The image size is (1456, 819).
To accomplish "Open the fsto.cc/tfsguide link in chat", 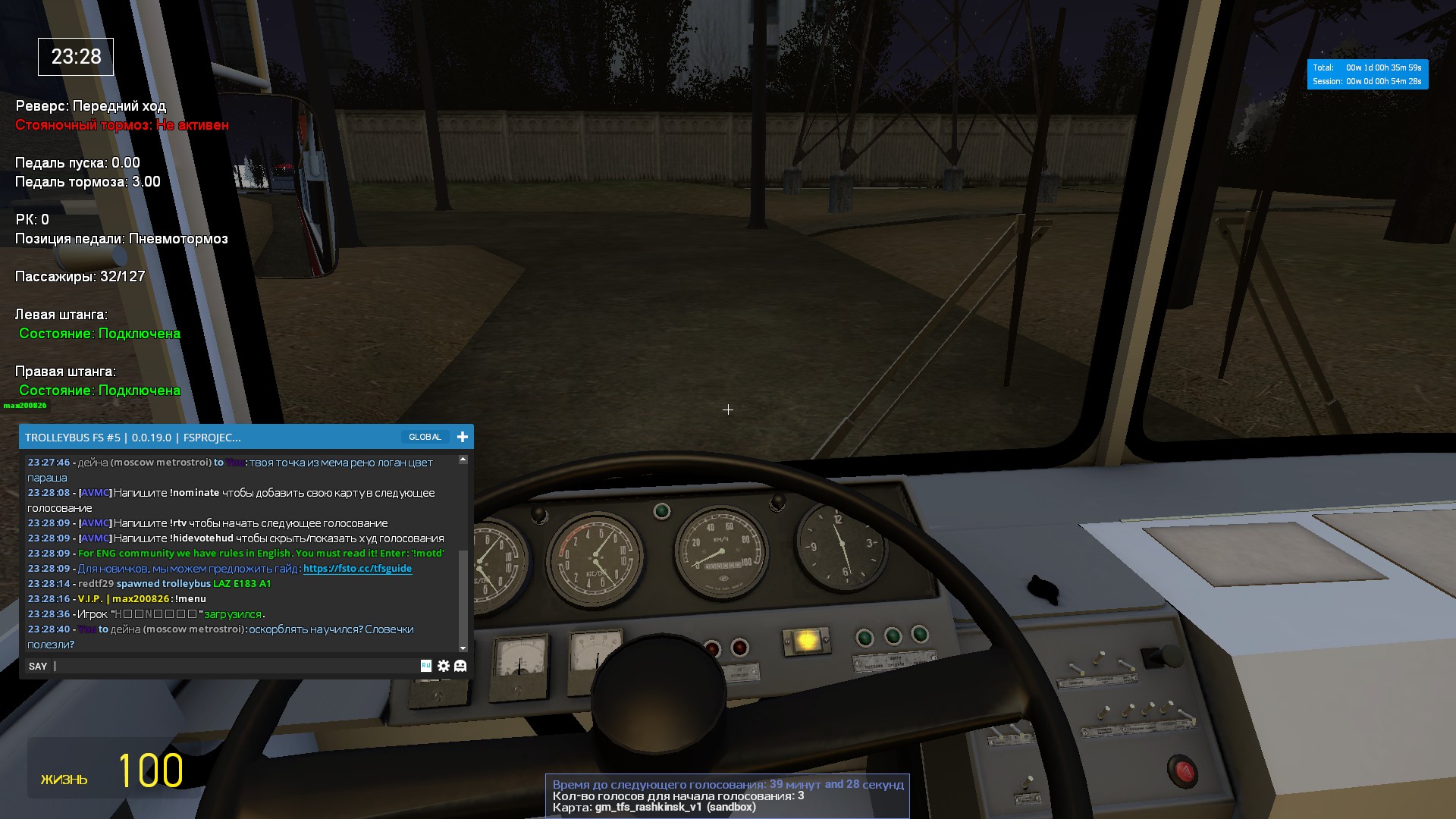I will click(x=357, y=569).
